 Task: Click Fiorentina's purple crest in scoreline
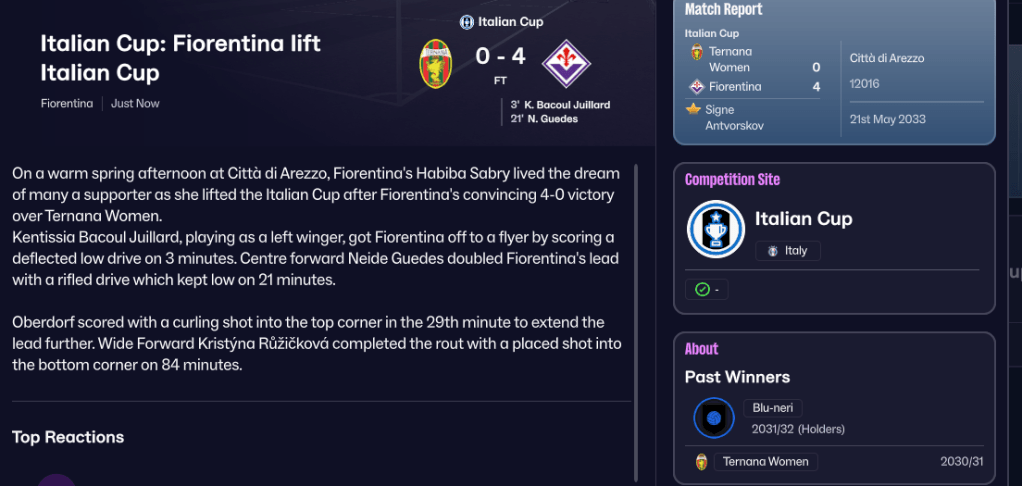pos(566,62)
